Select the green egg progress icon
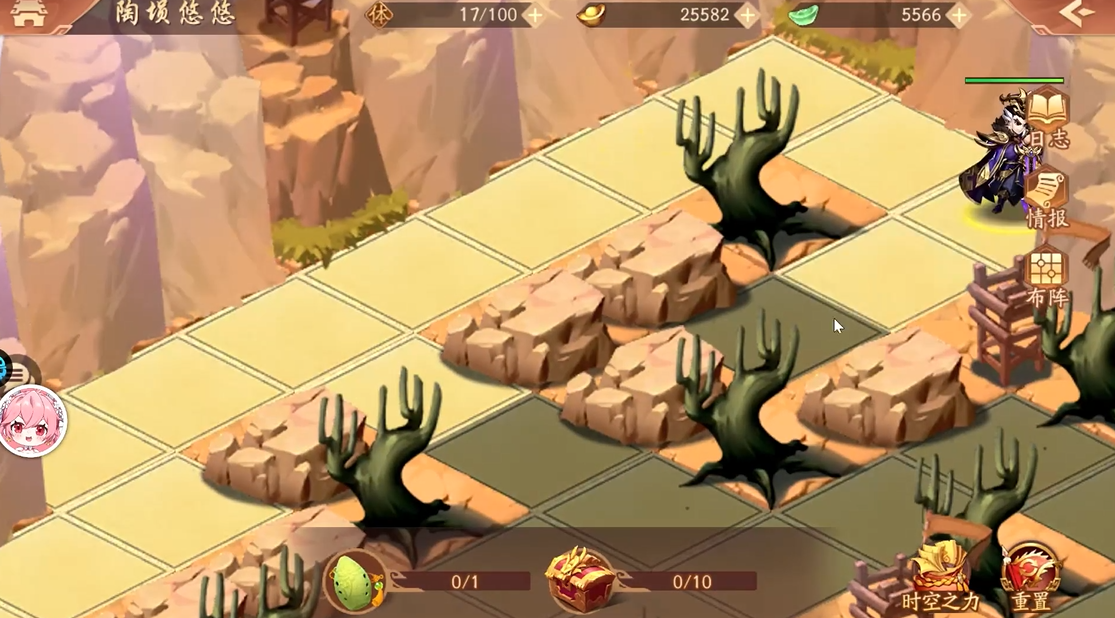The height and width of the screenshot is (618, 1115). coord(354,581)
